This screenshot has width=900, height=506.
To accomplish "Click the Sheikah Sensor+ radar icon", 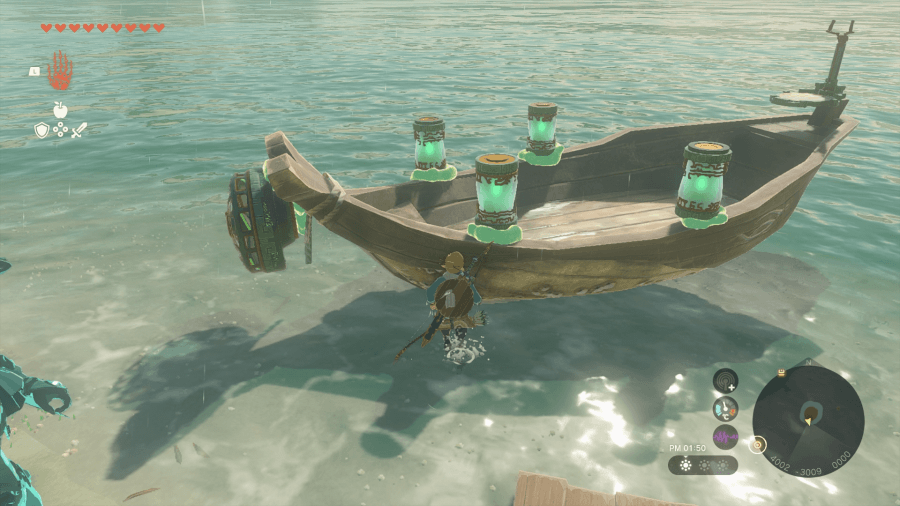I will (x=725, y=380).
